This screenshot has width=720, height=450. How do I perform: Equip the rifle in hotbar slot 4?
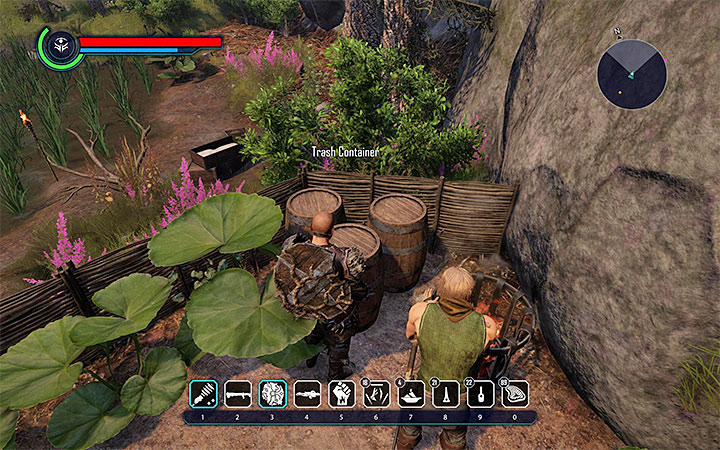tap(307, 392)
